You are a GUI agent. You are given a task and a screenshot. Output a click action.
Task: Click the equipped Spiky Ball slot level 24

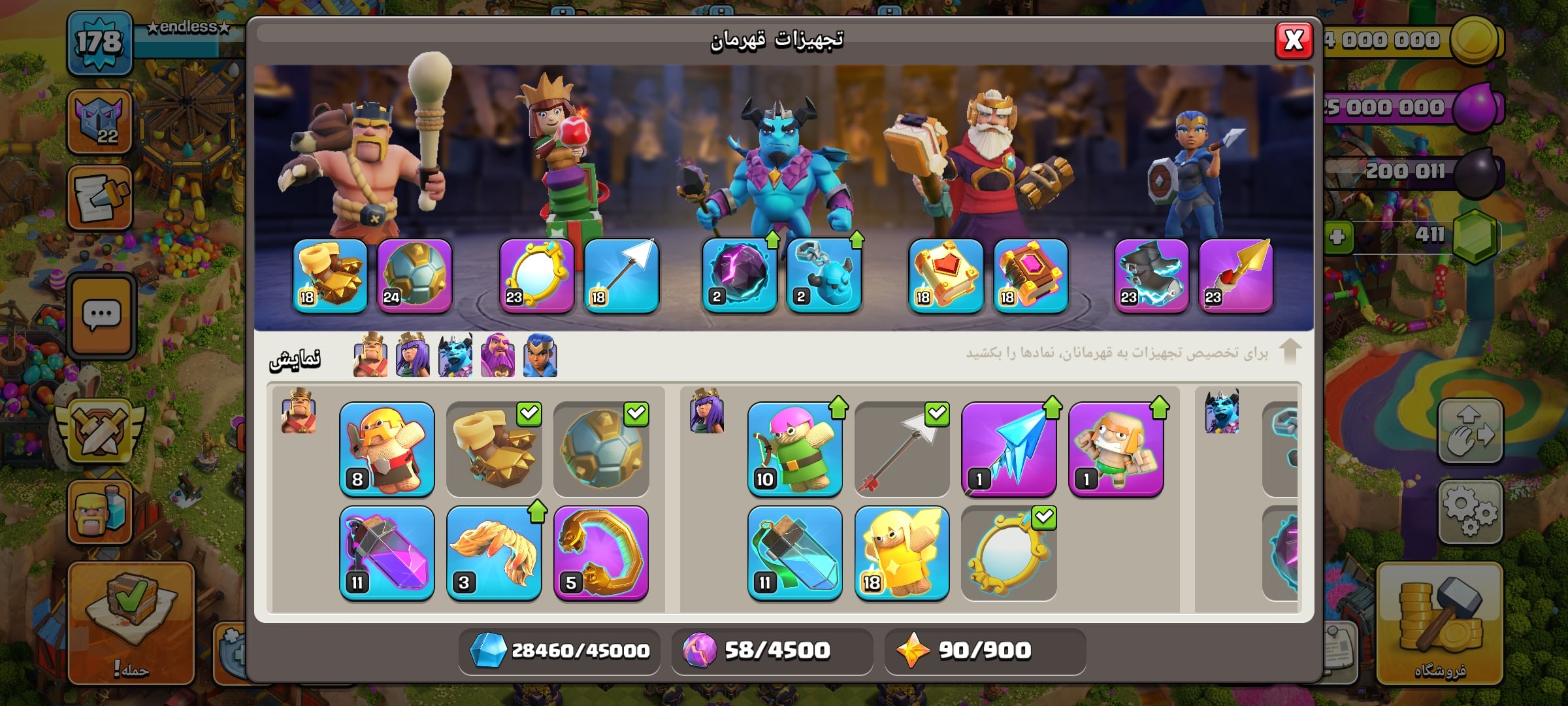point(414,275)
